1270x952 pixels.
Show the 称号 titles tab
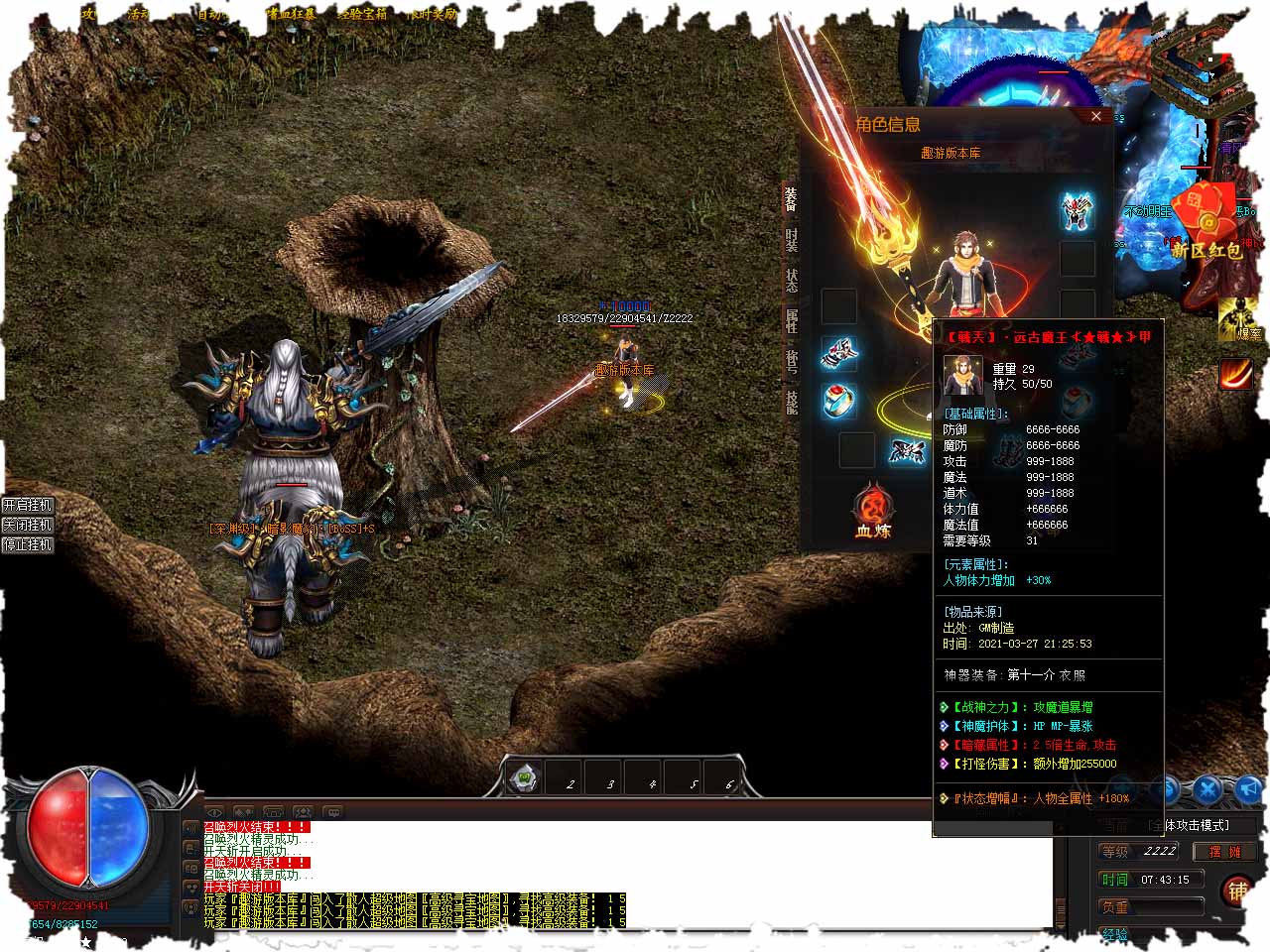[791, 361]
